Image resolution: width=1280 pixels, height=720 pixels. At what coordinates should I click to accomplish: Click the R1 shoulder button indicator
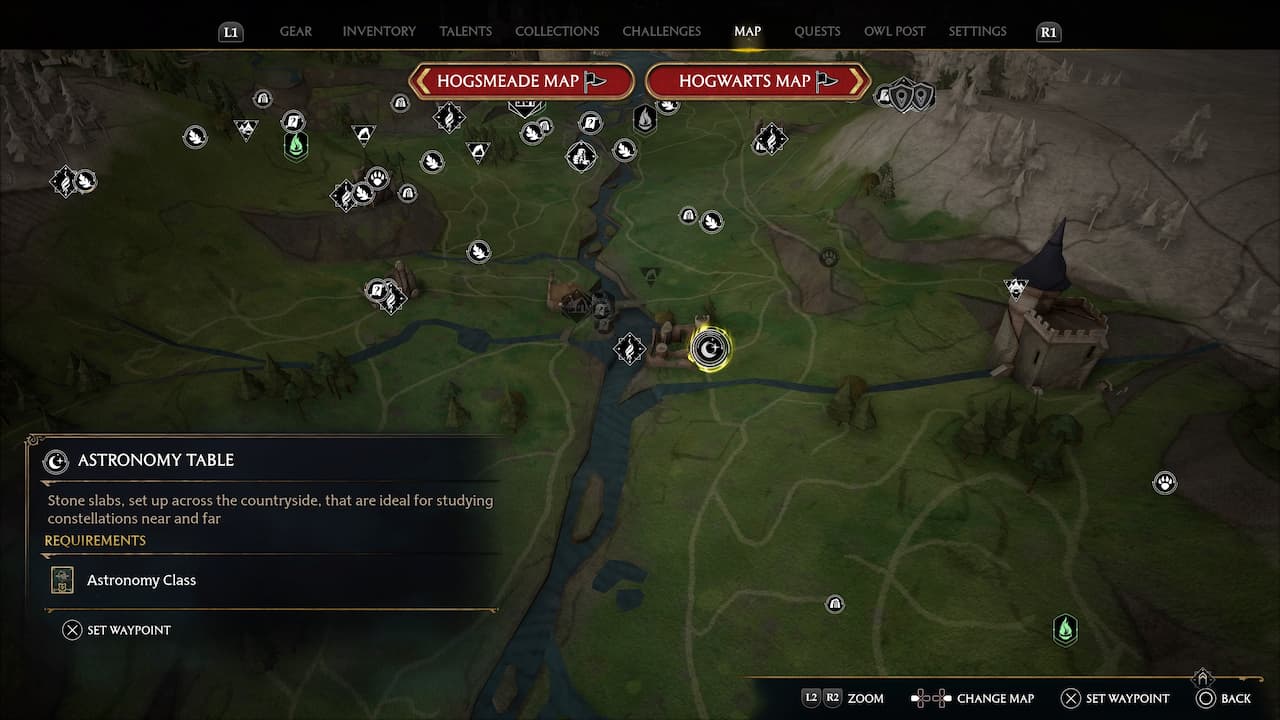[1048, 31]
